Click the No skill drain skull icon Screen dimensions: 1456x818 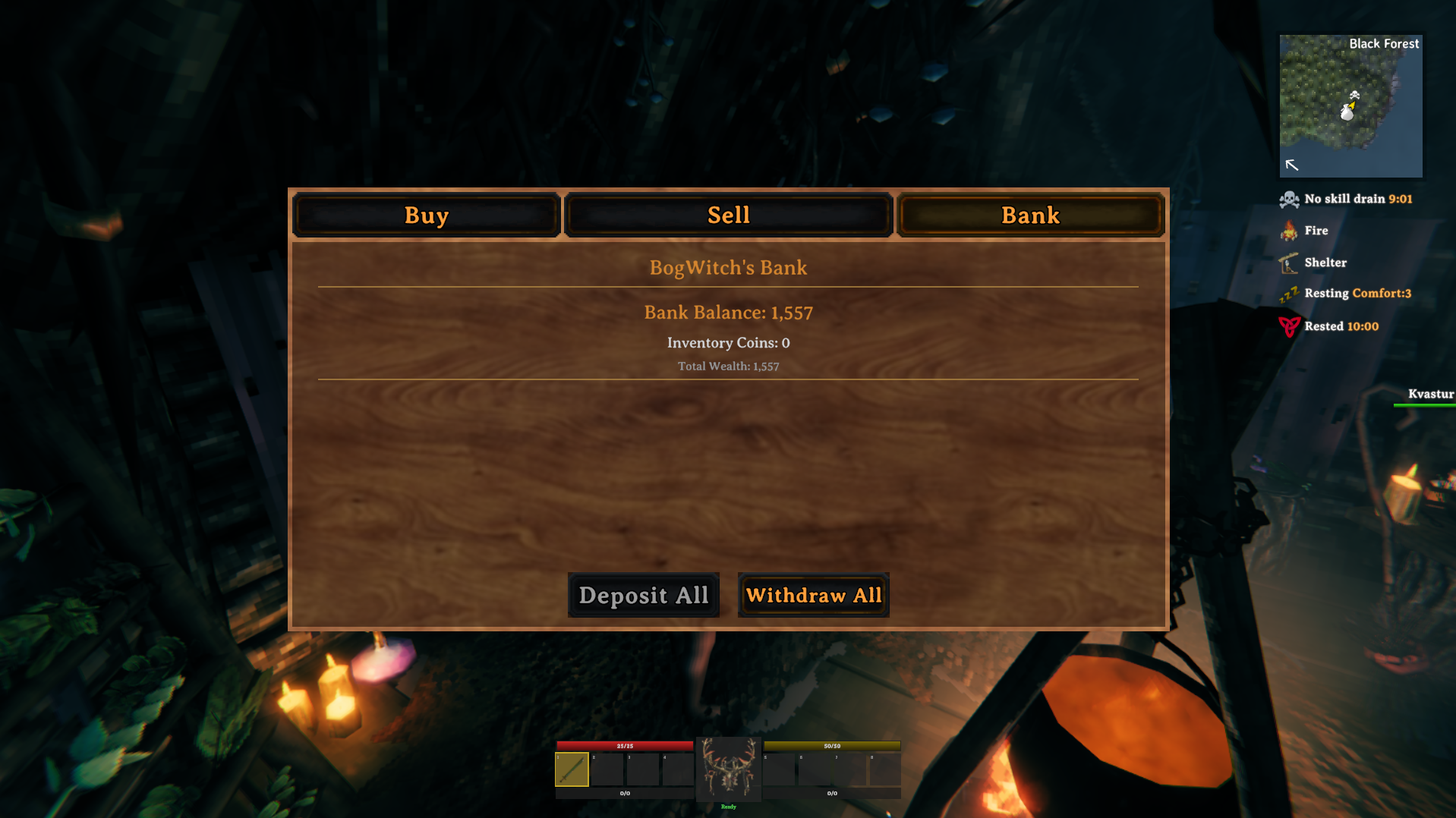1289,199
